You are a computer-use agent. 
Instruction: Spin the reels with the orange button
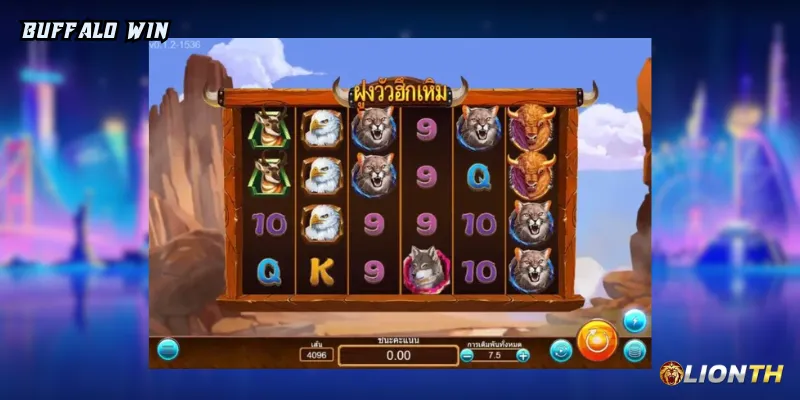click(x=596, y=338)
